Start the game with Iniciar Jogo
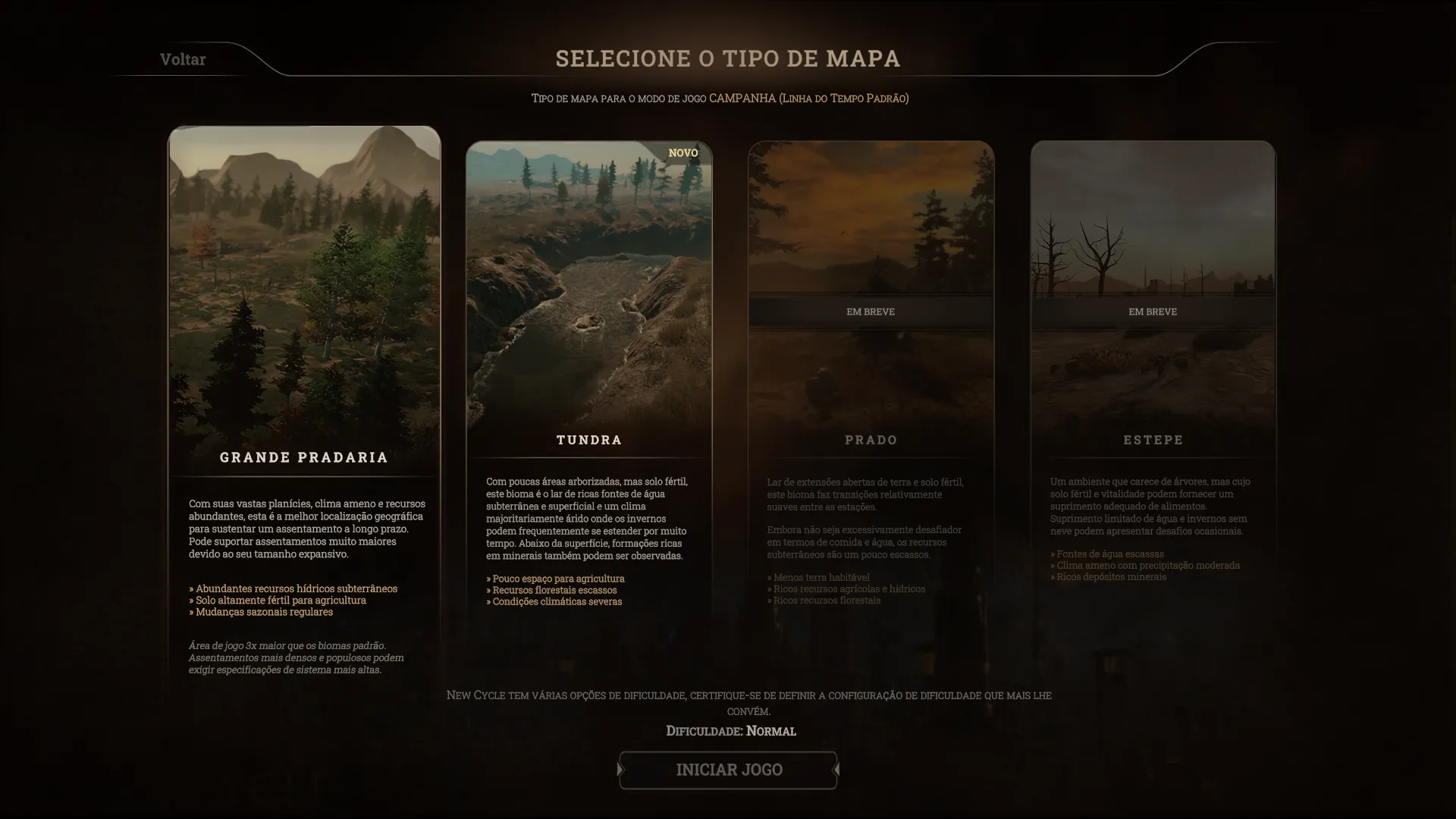1456x819 pixels. point(728,770)
